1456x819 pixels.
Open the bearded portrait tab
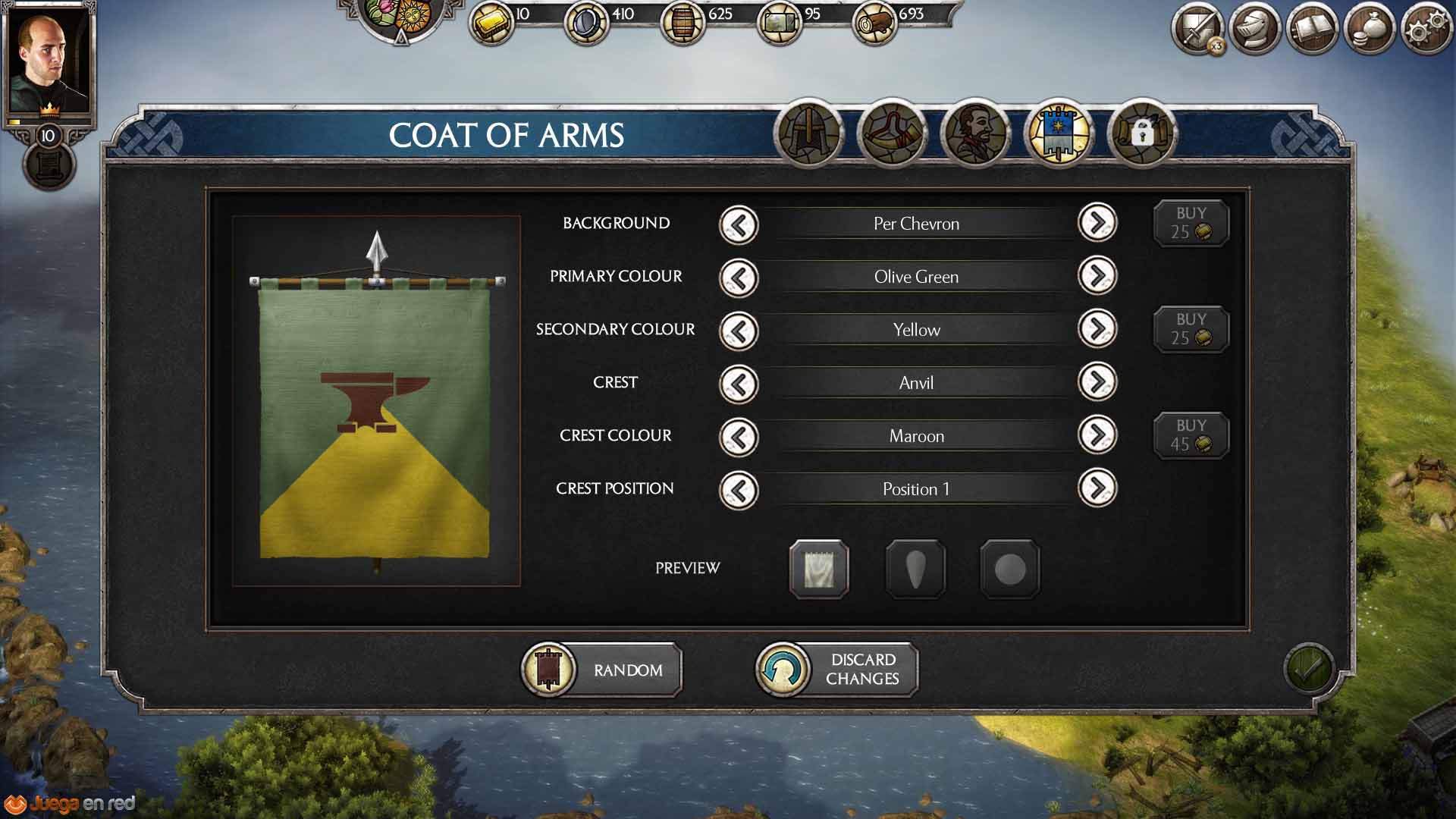[975, 133]
